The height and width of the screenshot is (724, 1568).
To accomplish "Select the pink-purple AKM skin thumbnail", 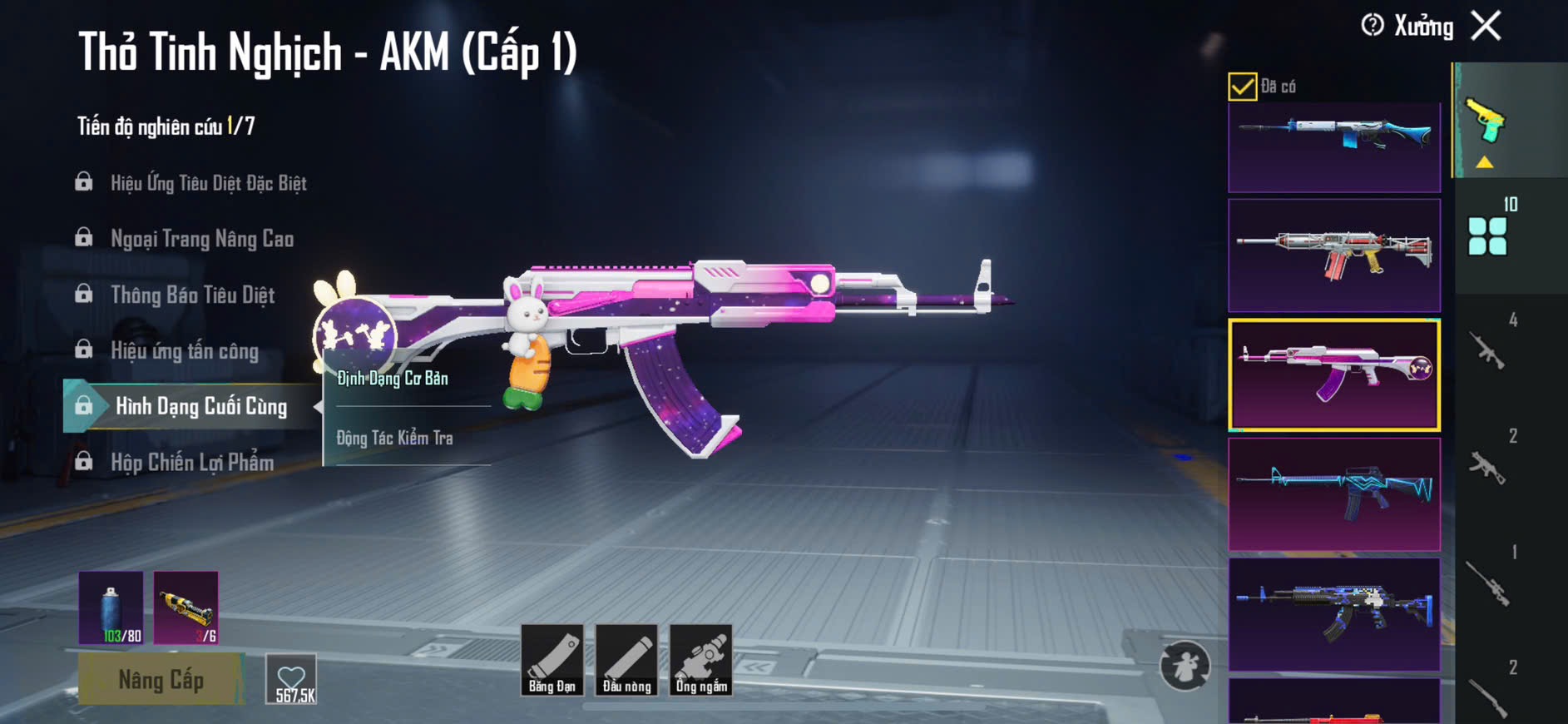I will tap(1334, 374).
